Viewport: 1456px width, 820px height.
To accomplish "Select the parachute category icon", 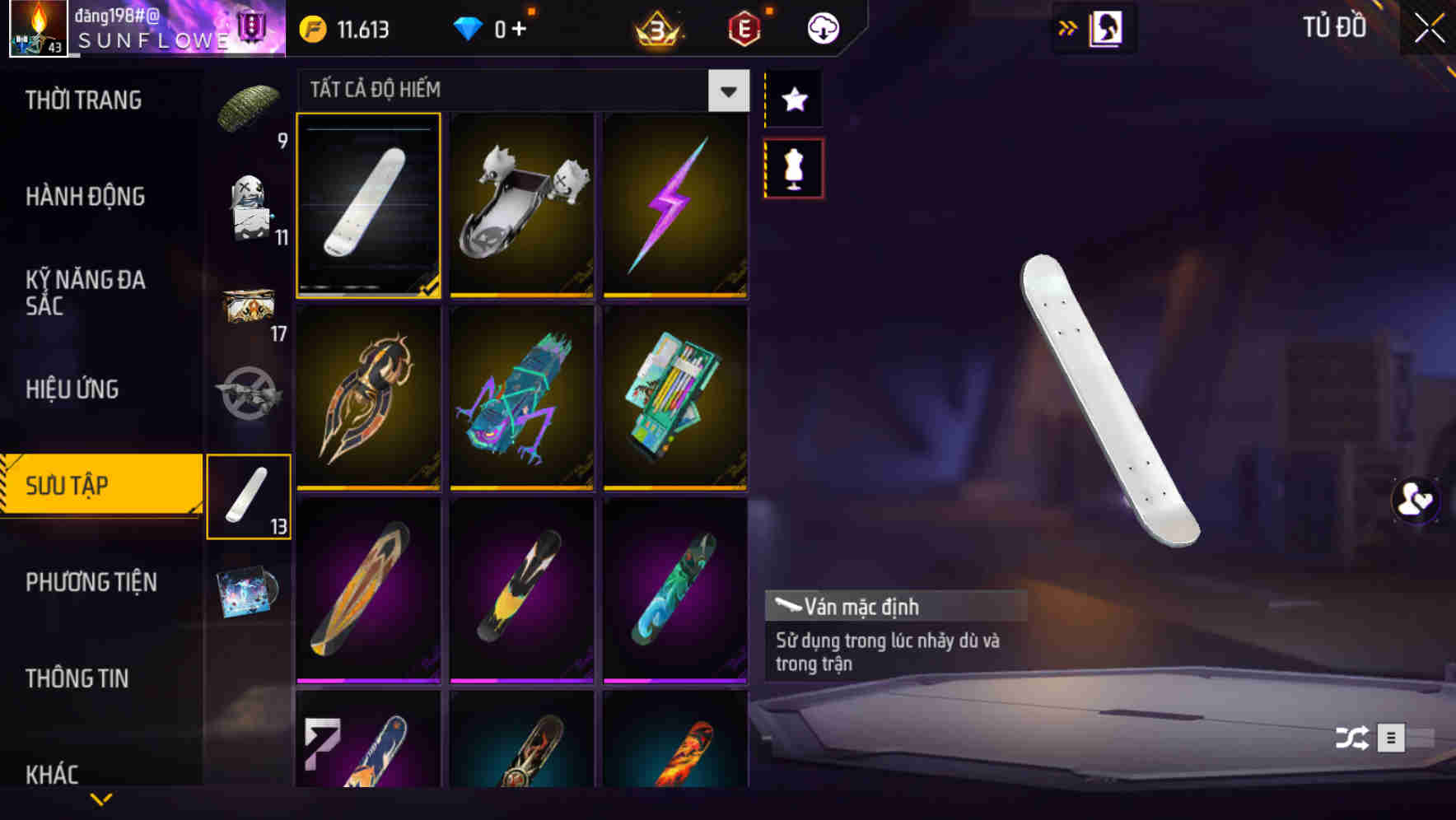I will [249, 101].
